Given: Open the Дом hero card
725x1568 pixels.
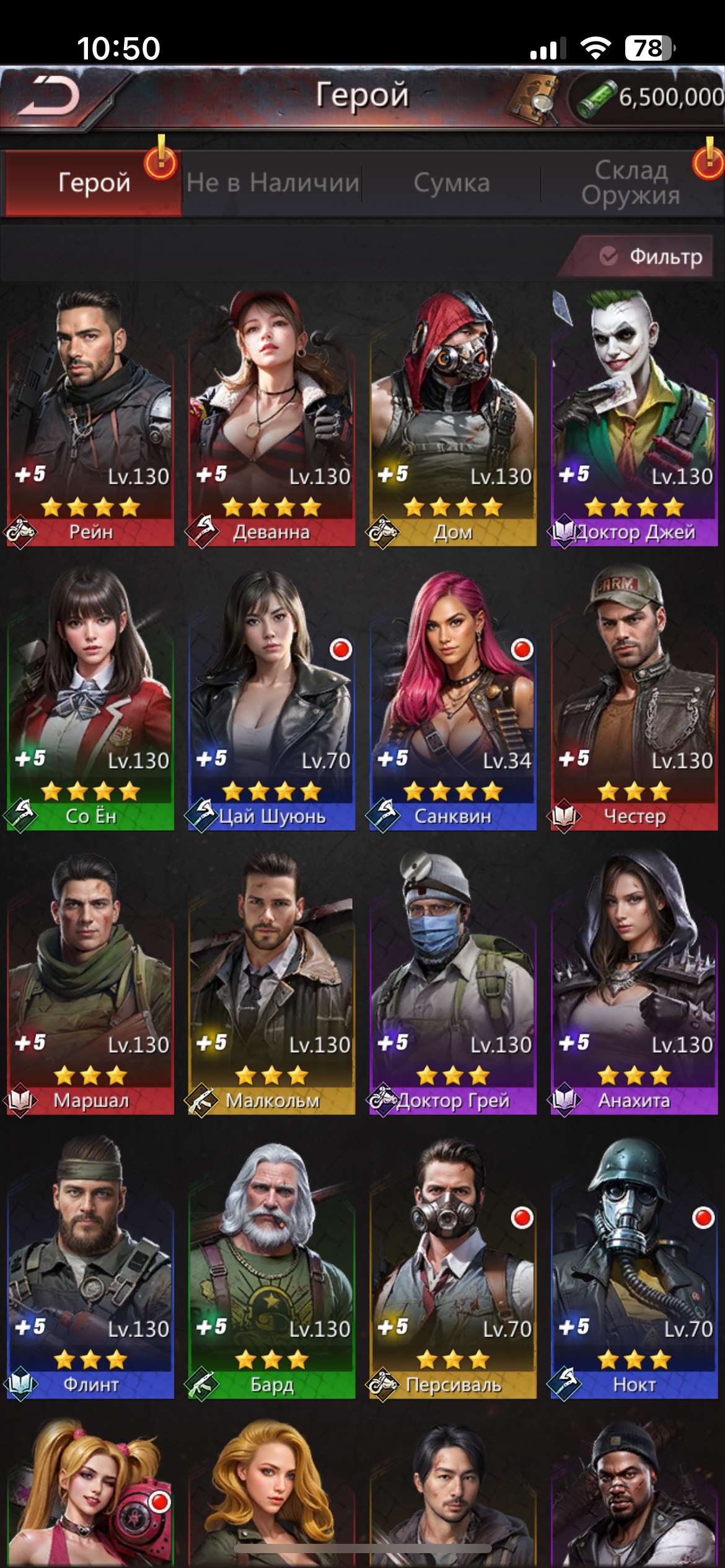Looking at the screenshot, I should click(x=453, y=418).
